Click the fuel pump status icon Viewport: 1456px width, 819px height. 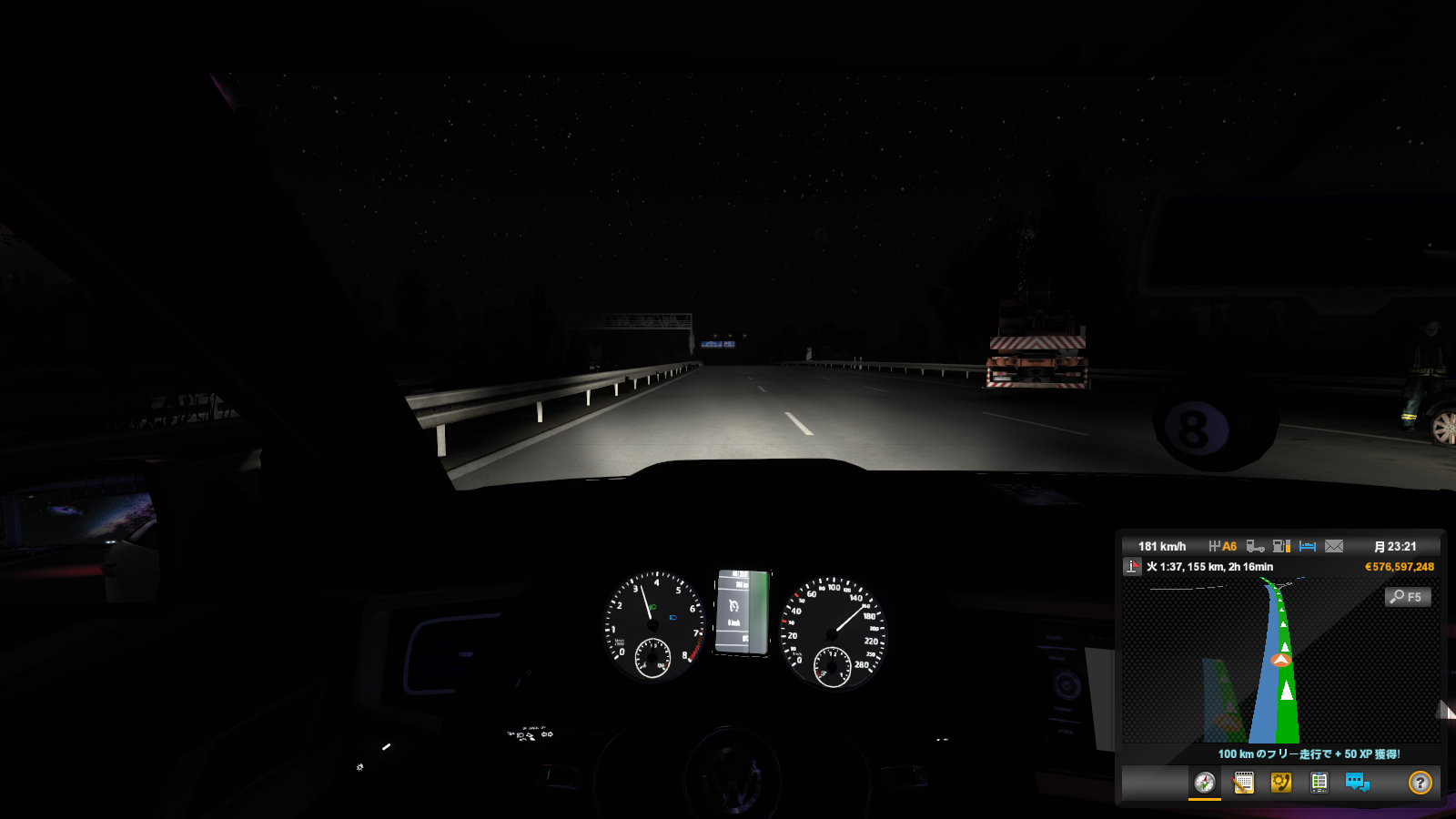tap(1281, 546)
